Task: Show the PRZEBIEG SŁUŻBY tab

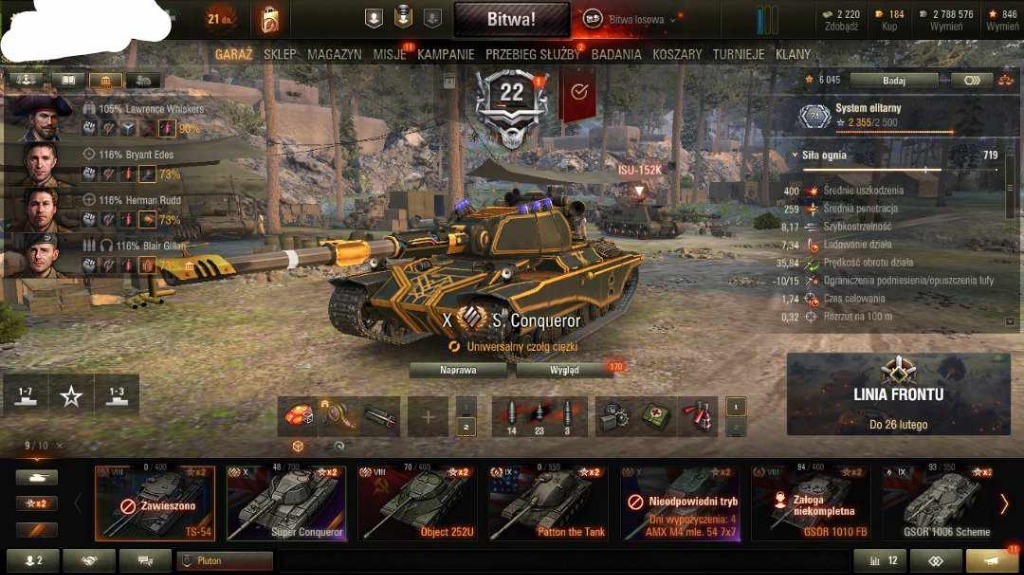Action: [x=532, y=54]
